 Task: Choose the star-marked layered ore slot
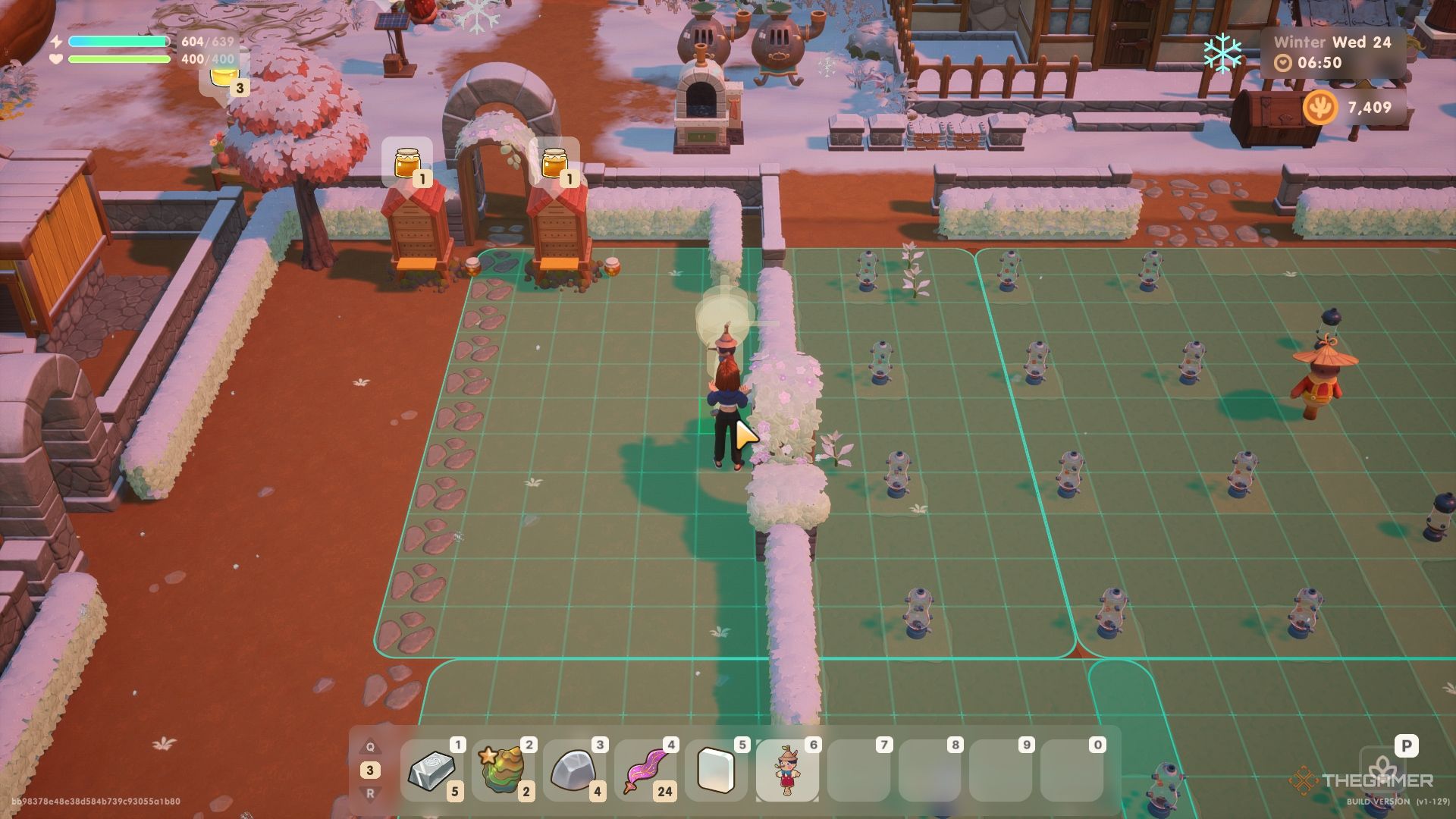tap(503, 770)
